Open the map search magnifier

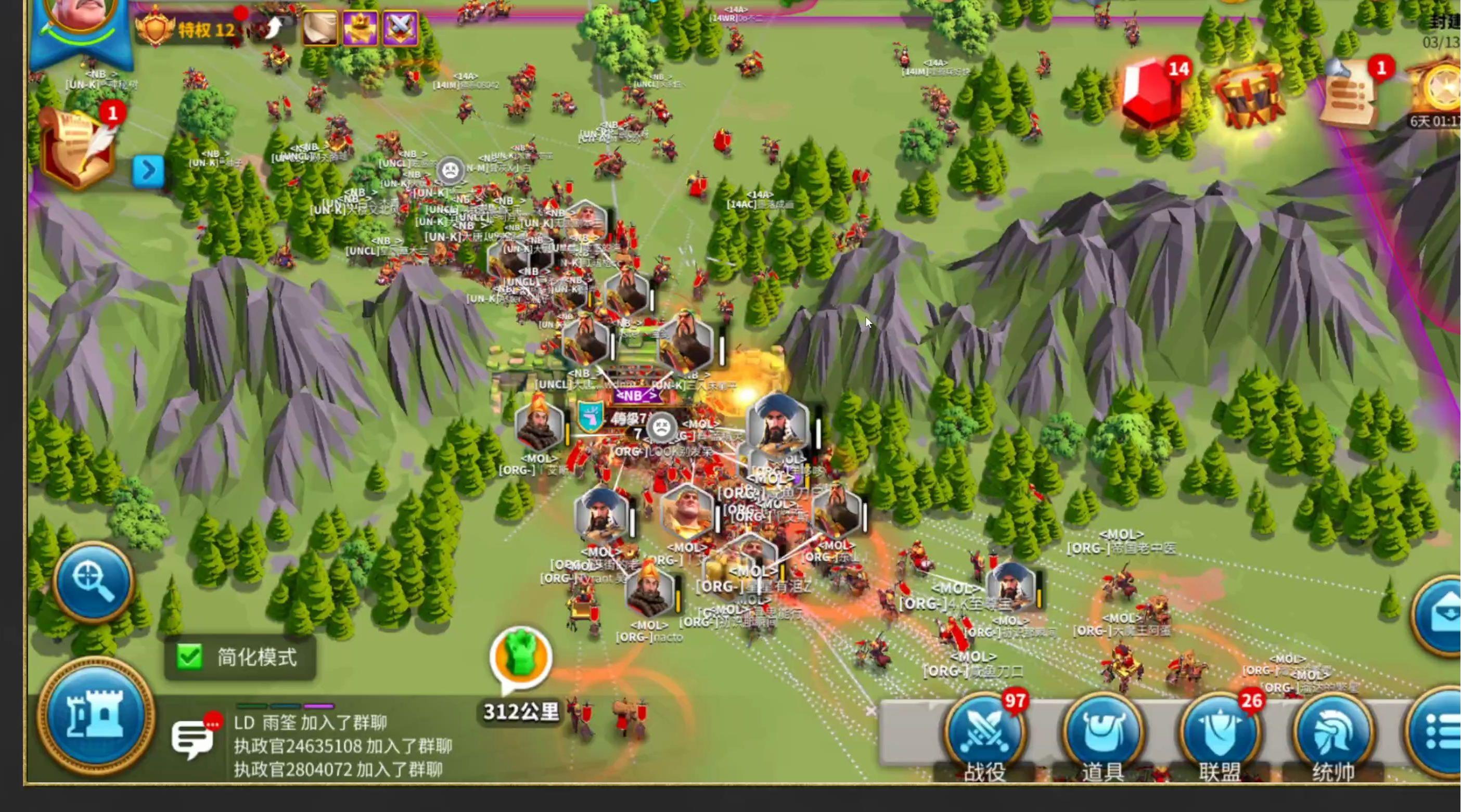(x=94, y=581)
